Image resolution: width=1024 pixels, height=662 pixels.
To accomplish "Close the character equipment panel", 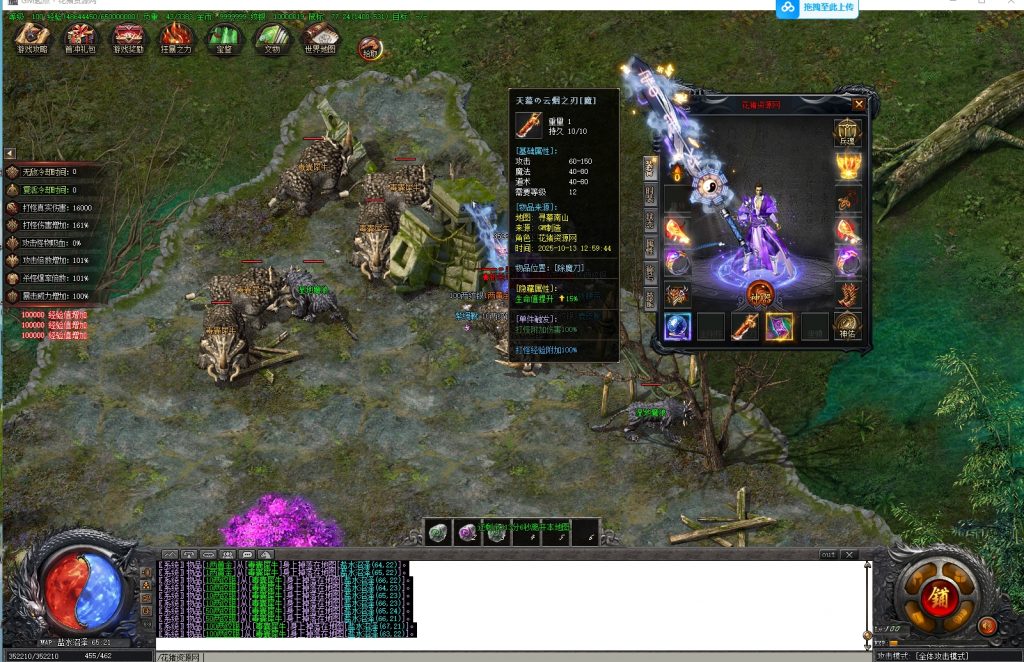I will (x=859, y=104).
